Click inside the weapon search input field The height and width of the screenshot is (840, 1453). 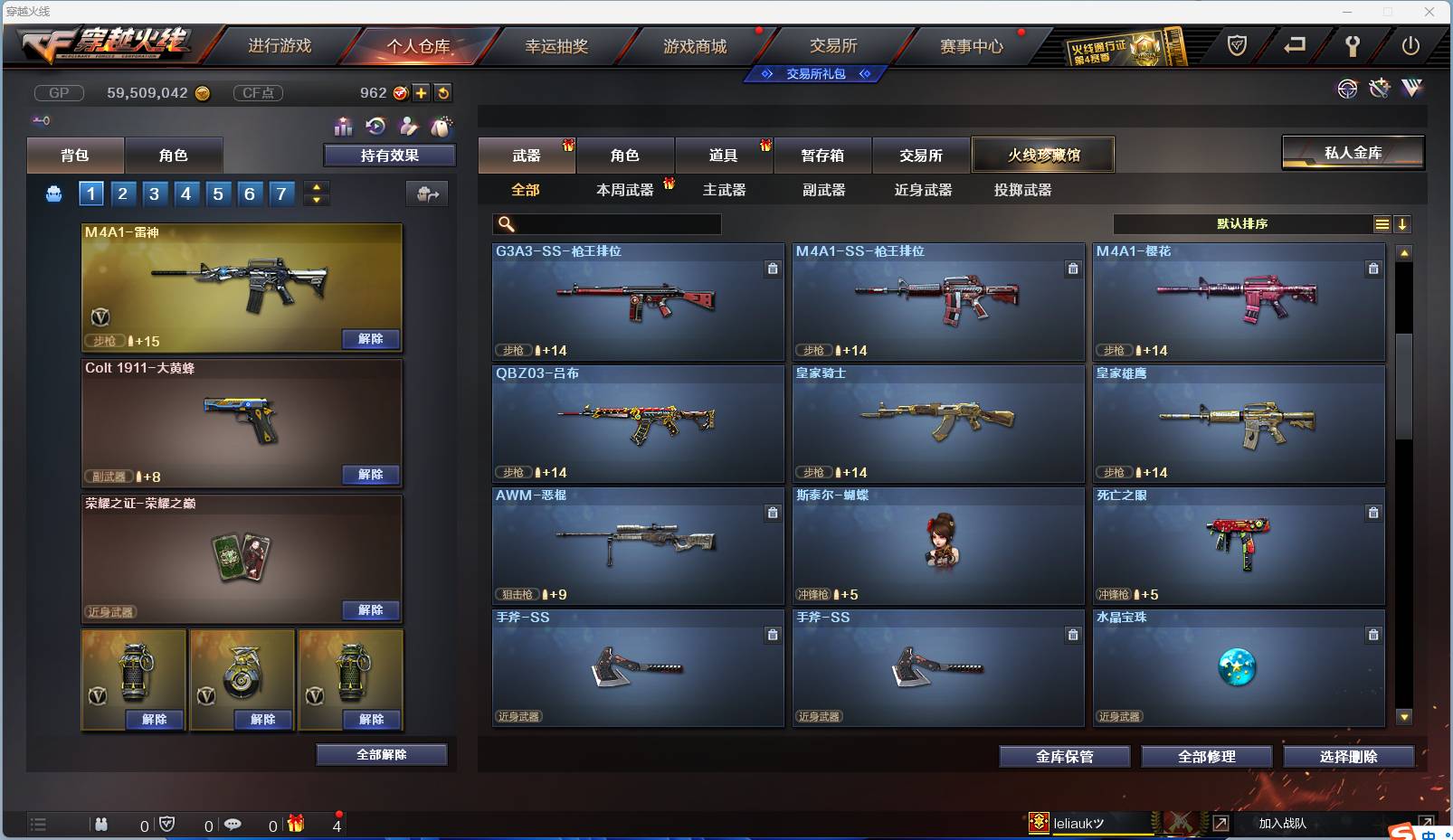click(x=606, y=223)
